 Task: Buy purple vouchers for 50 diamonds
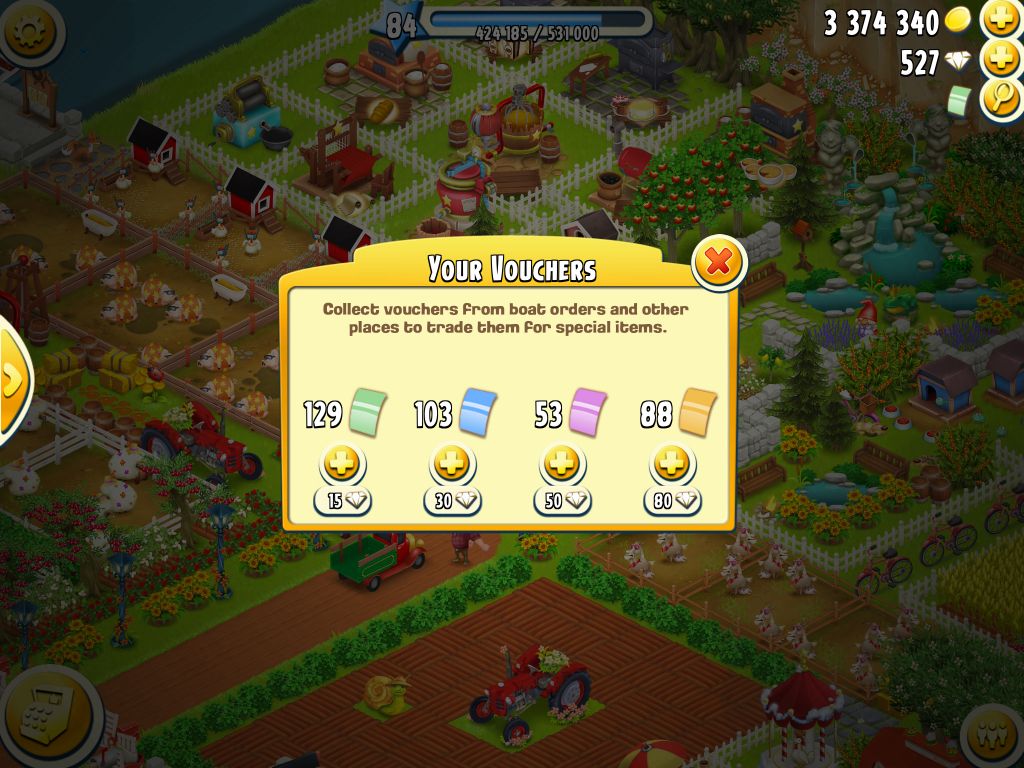pyautogui.click(x=562, y=465)
